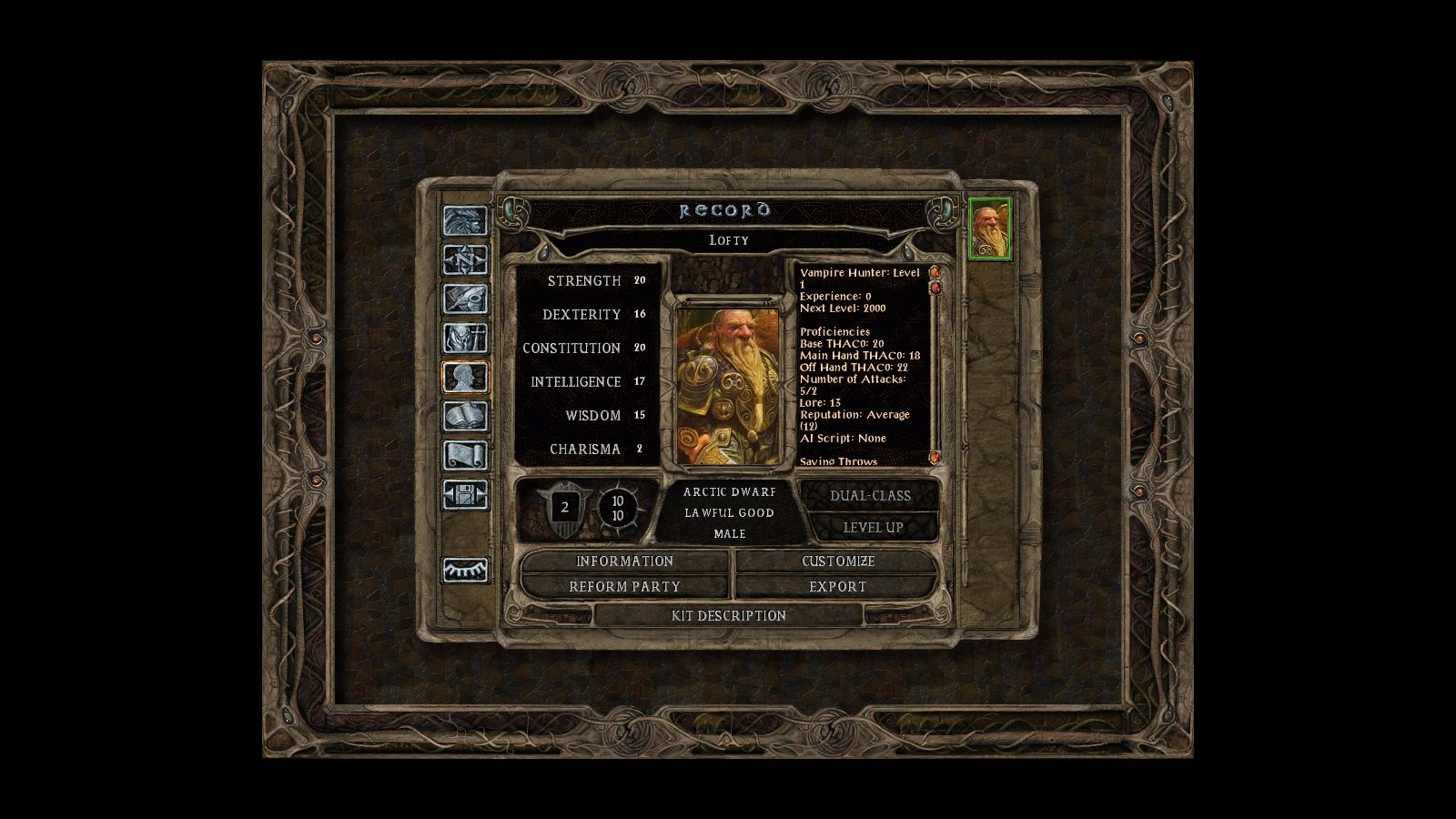
Task: Open the priest scroll icon
Action: point(465,455)
